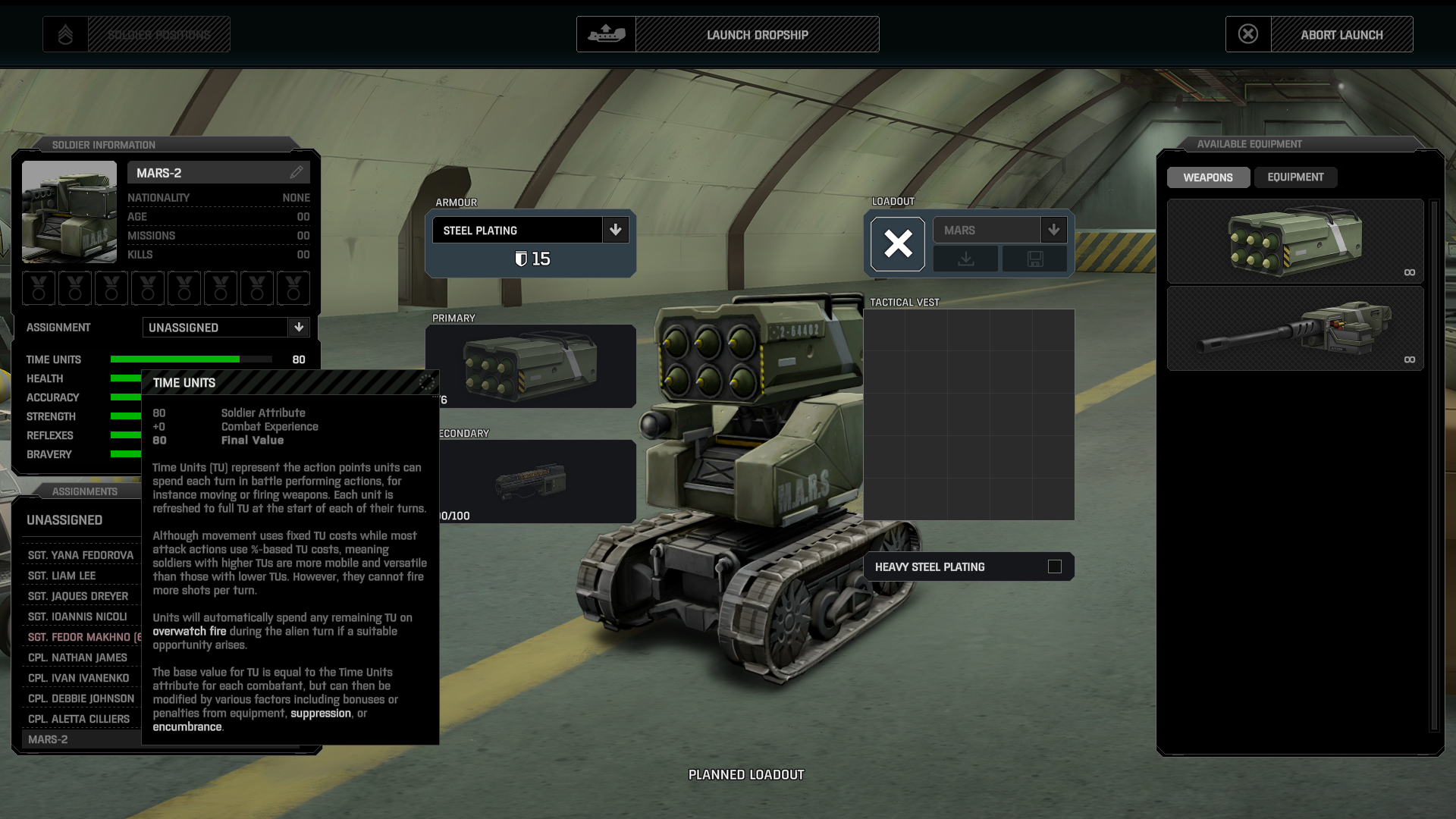The image size is (1456, 819).
Task: Select Sgt. Yana Fedorova in roster
Action: point(80,555)
